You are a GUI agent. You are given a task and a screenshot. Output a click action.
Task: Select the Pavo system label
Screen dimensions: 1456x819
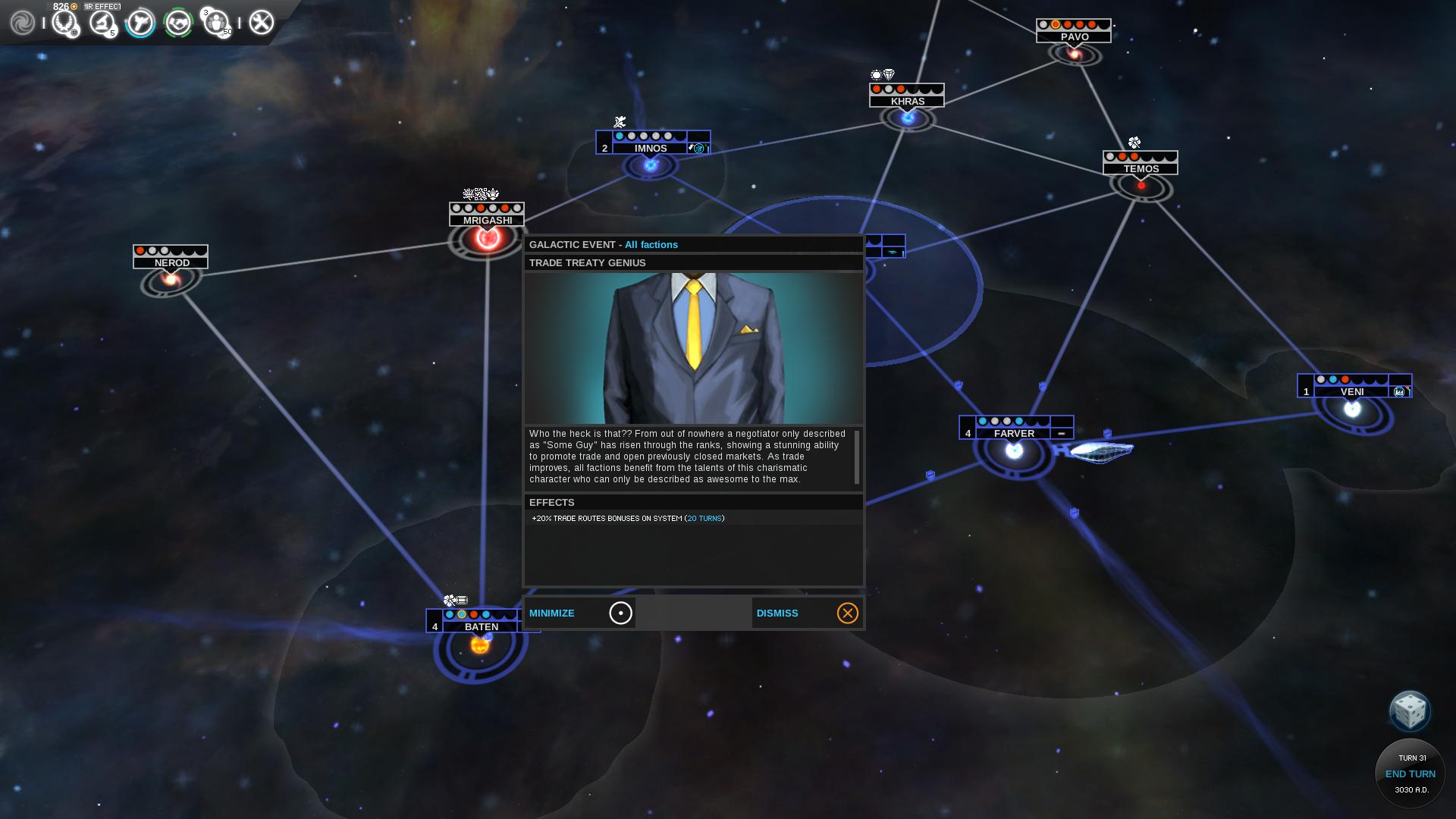[x=1075, y=36]
